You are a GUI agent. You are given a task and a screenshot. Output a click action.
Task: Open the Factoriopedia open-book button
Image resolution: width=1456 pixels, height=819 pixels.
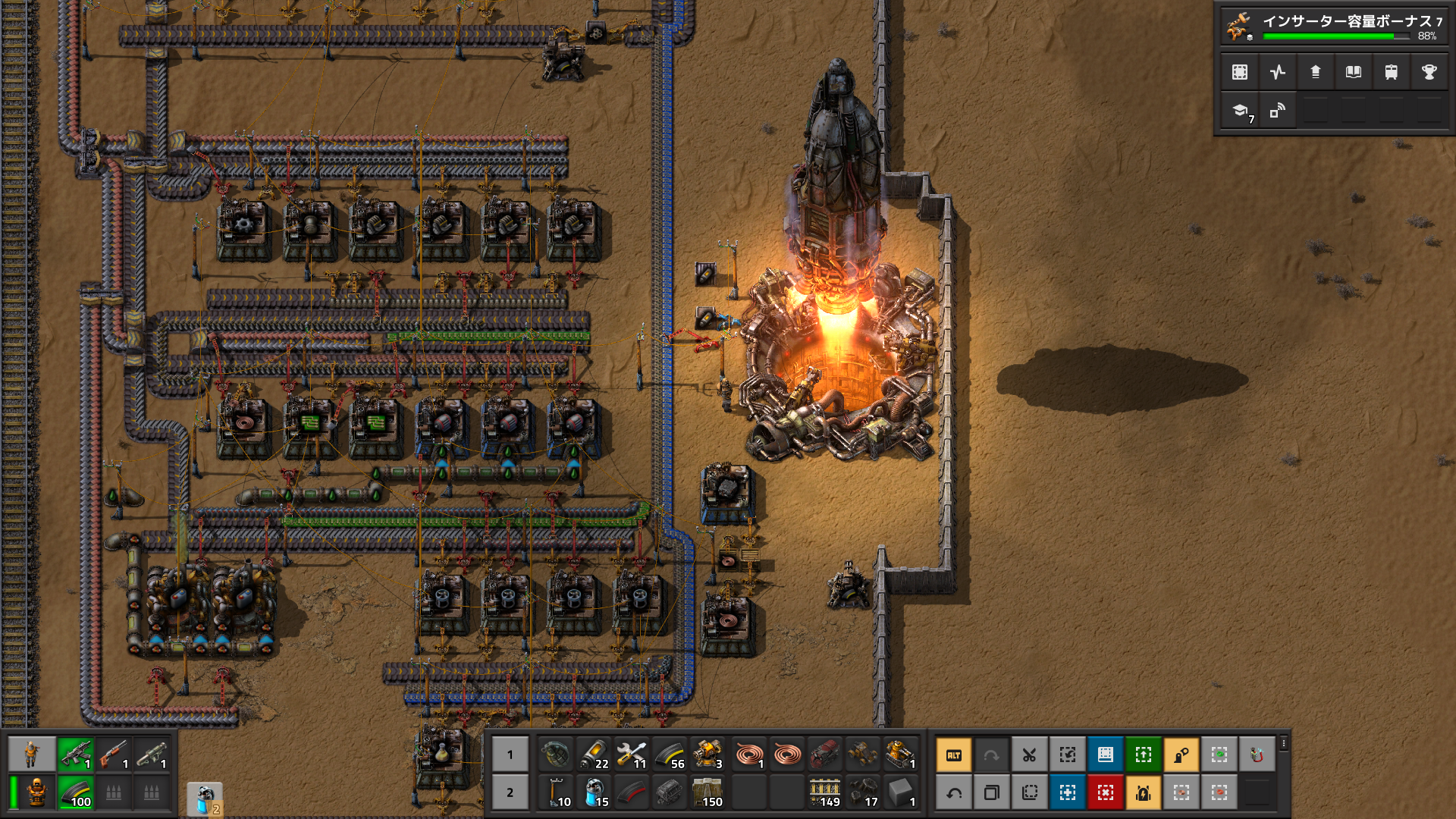pos(1354,72)
